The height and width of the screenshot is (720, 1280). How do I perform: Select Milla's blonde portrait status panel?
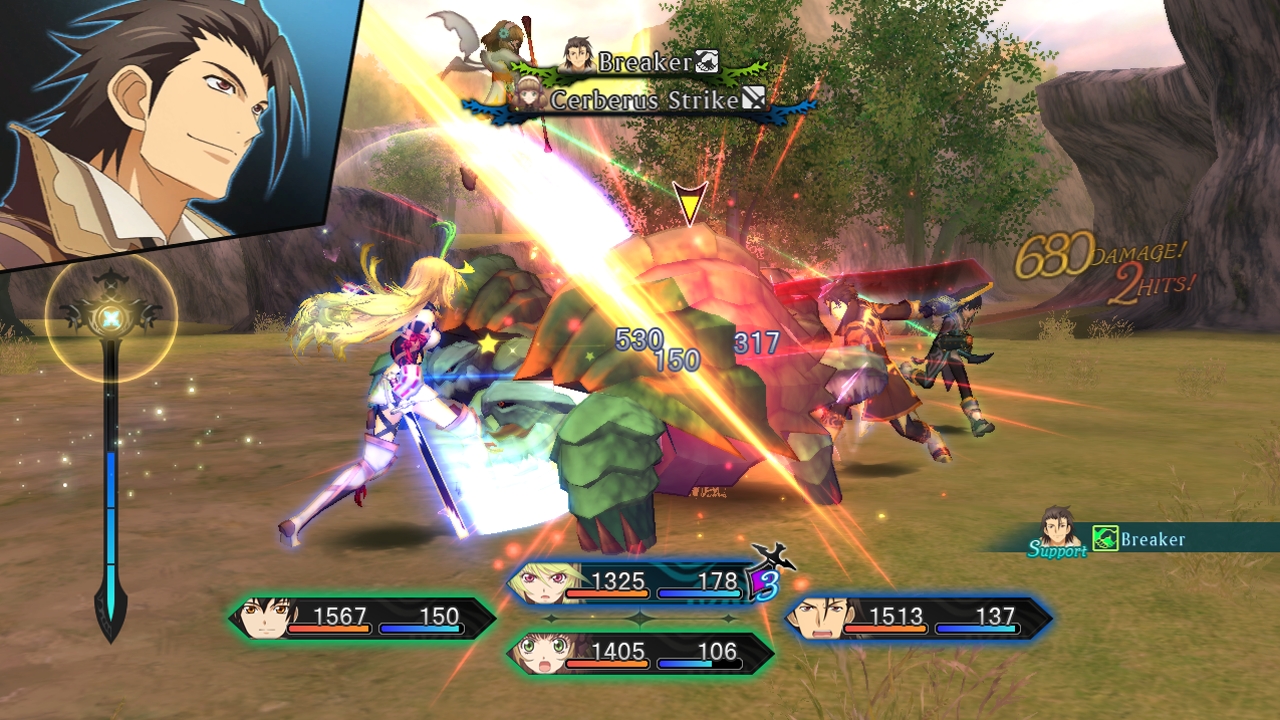(640, 583)
